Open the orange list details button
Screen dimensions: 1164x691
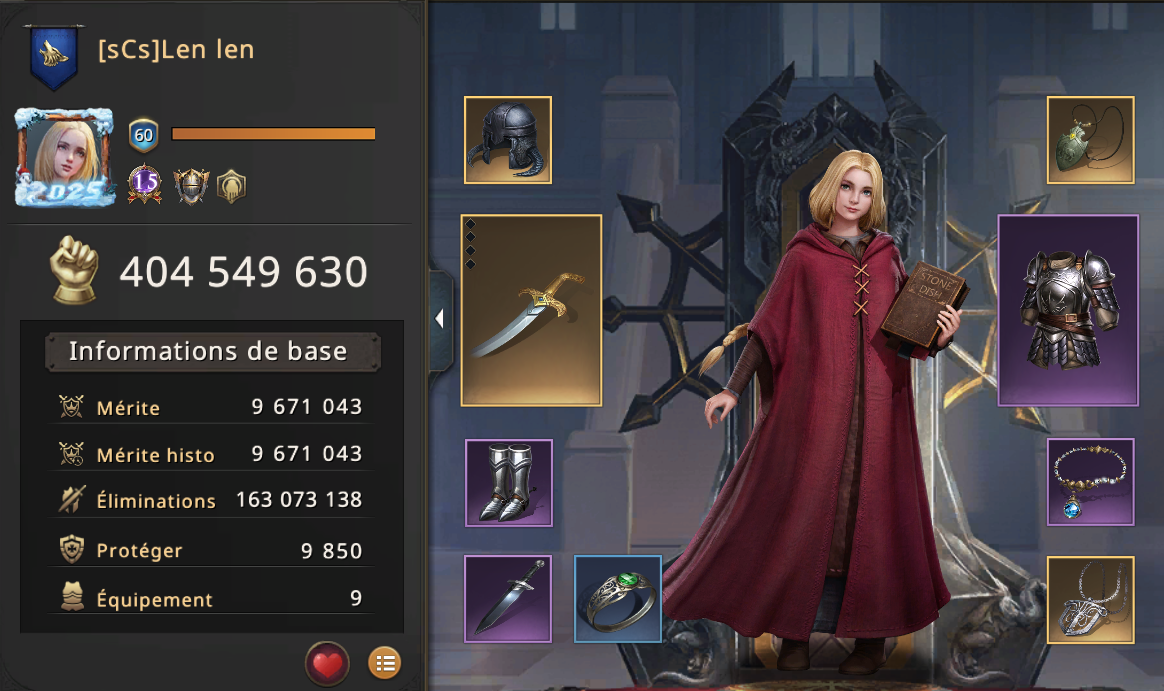coord(385,662)
